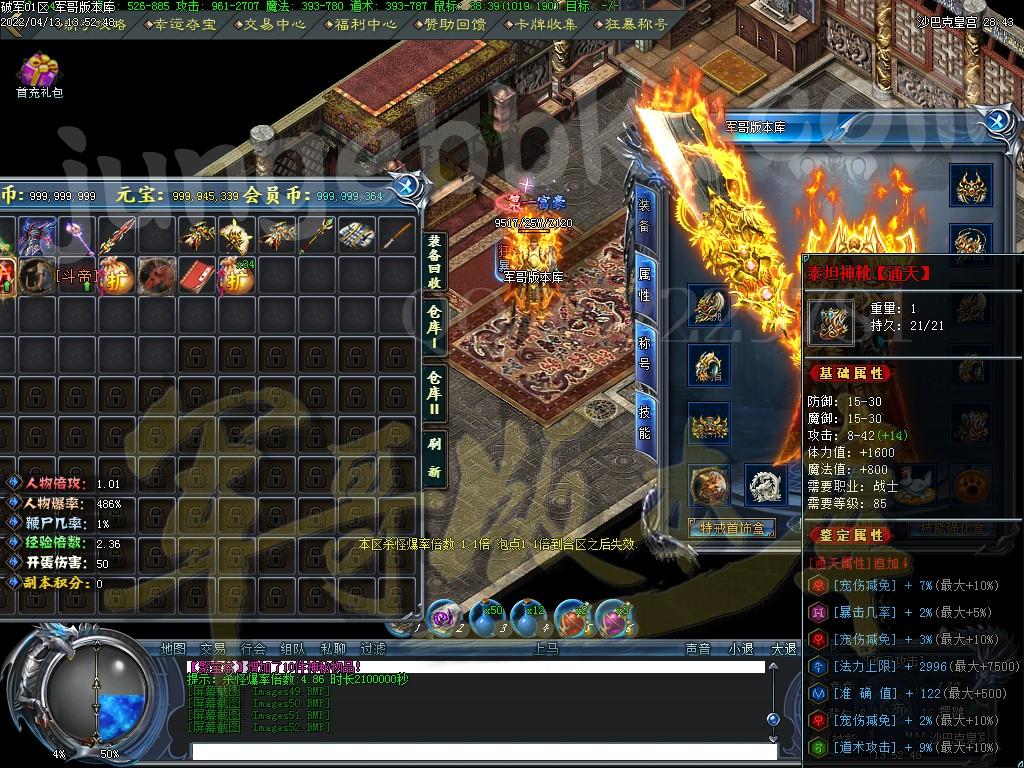The width and height of the screenshot is (1024, 768).
Task: Open the 卡牌收集 menu
Action: click(x=545, y=24)
